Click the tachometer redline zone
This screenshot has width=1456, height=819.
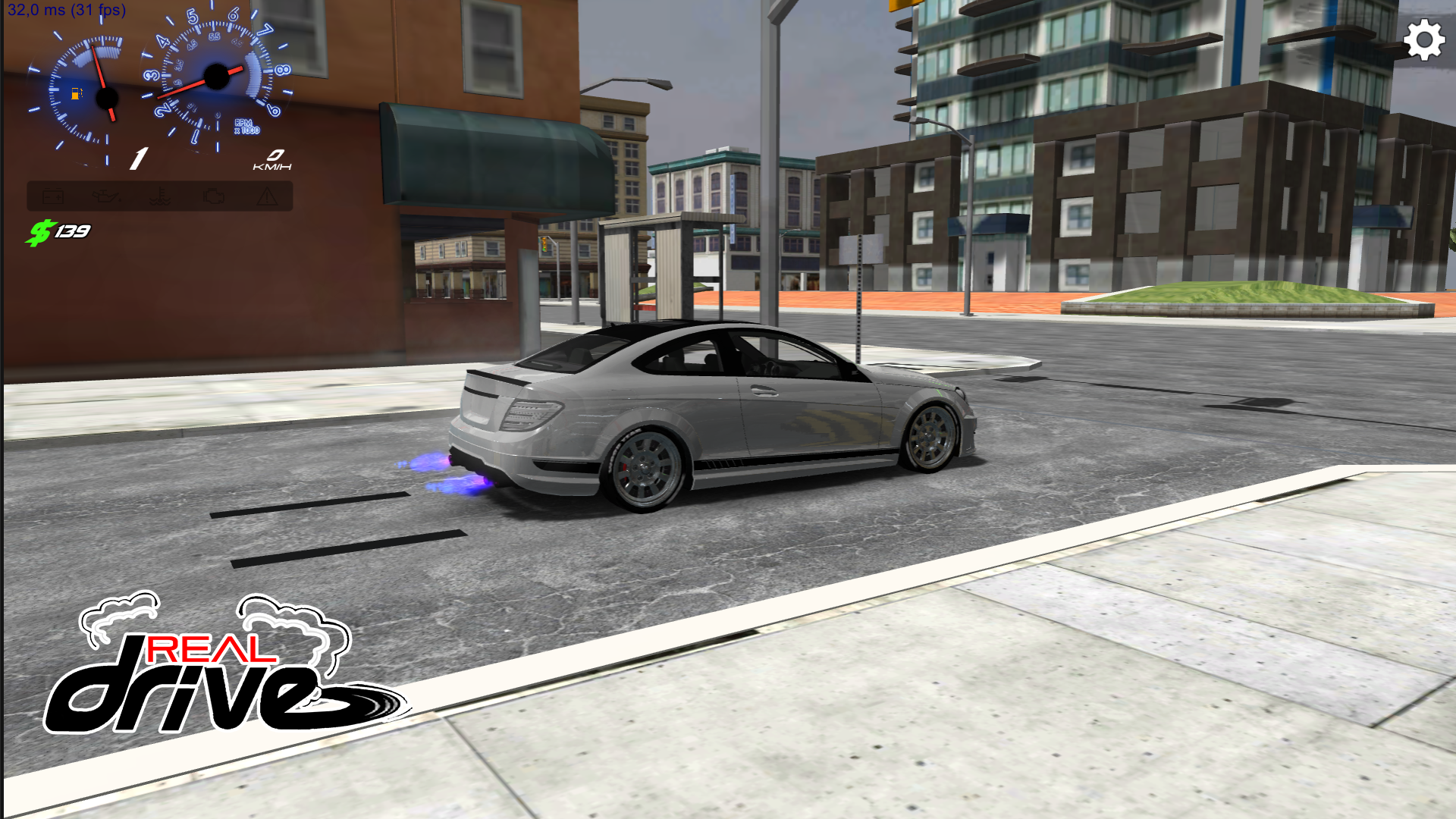coord(254,76)
